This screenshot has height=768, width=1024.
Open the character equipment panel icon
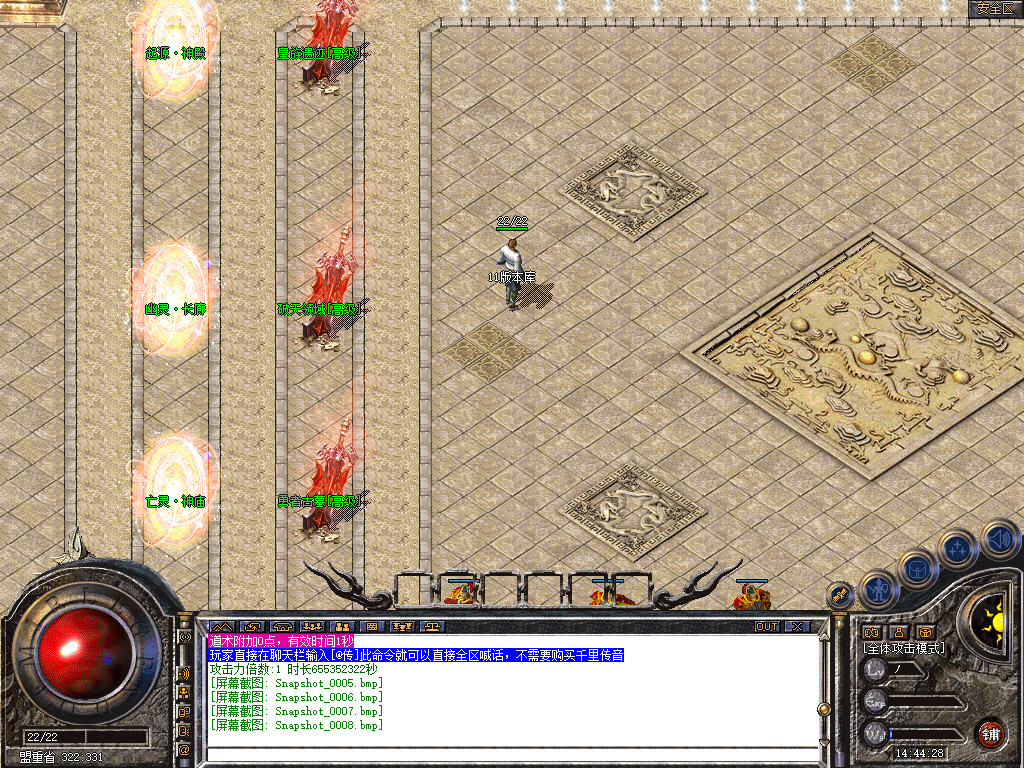point(878,591)
